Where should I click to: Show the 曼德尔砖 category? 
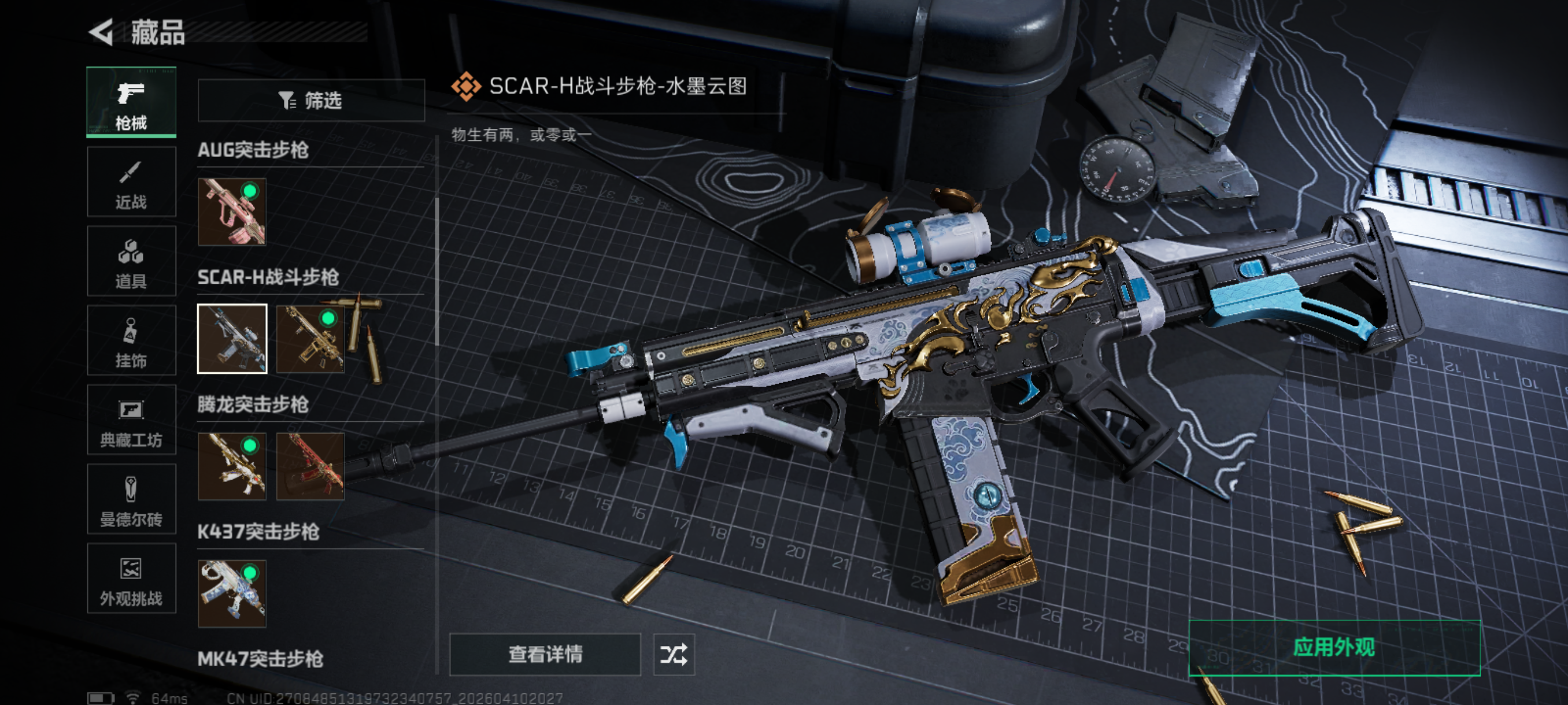pos(131,499)
